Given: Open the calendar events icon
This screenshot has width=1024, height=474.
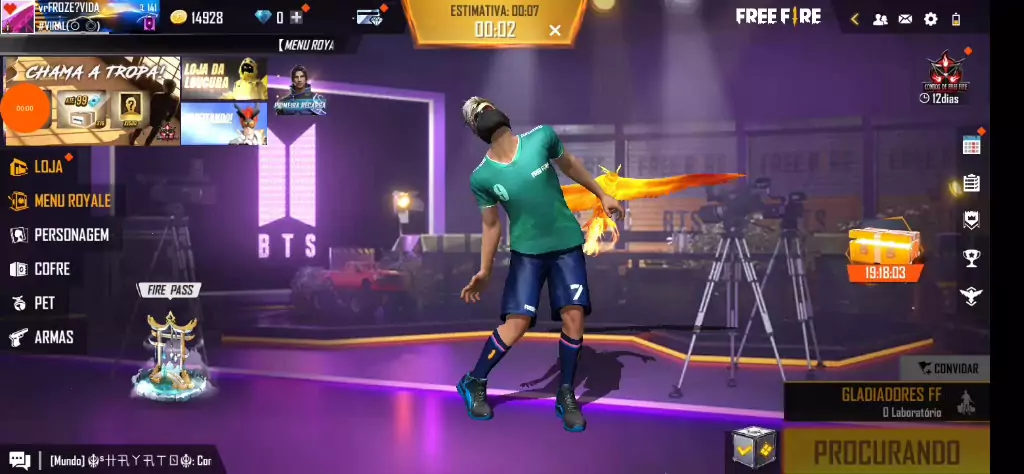Looking at the screenshot, I should tap(971, 145).
